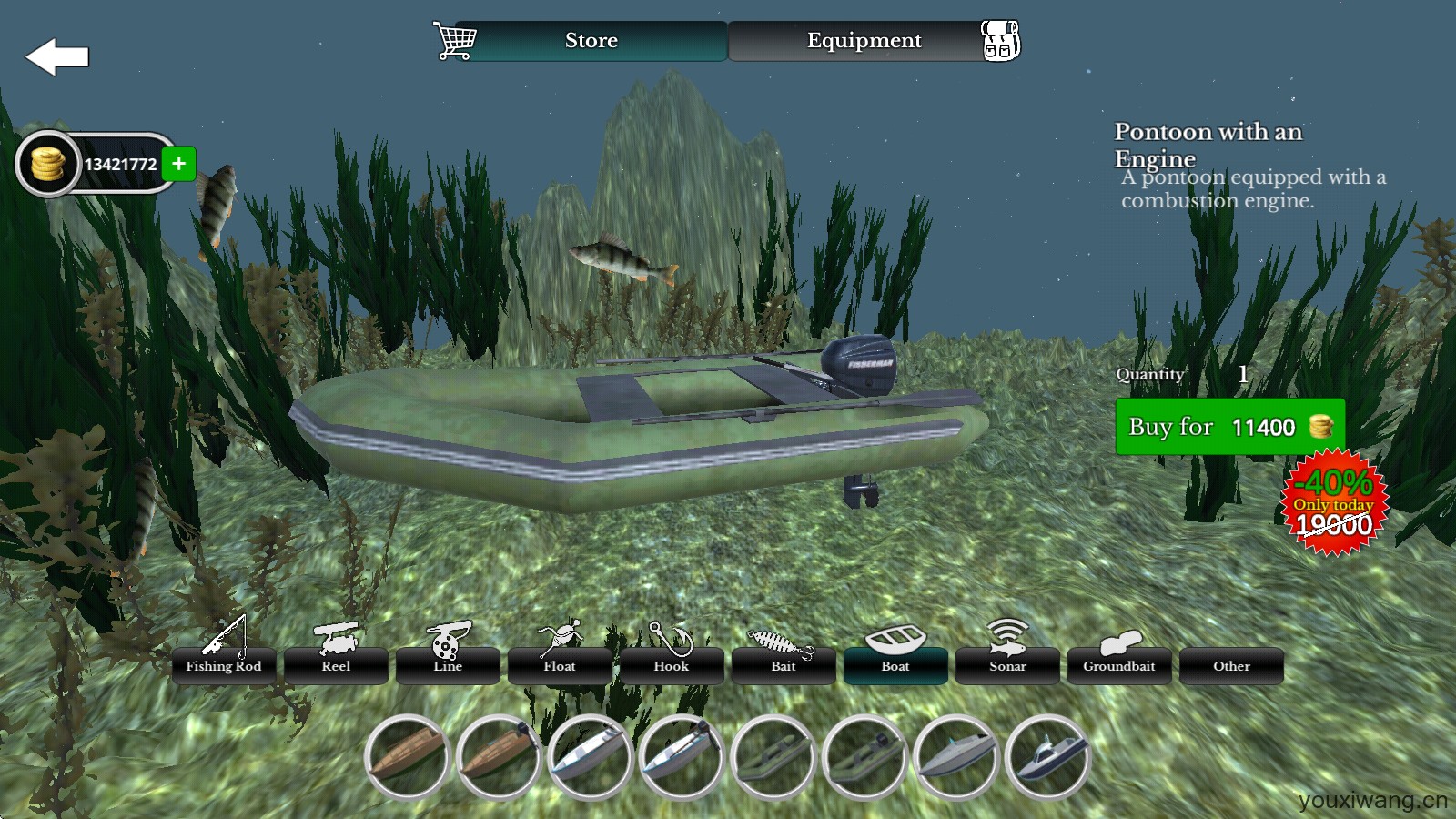
Task: Open the Sonar category
Action: pos(1007,665)
